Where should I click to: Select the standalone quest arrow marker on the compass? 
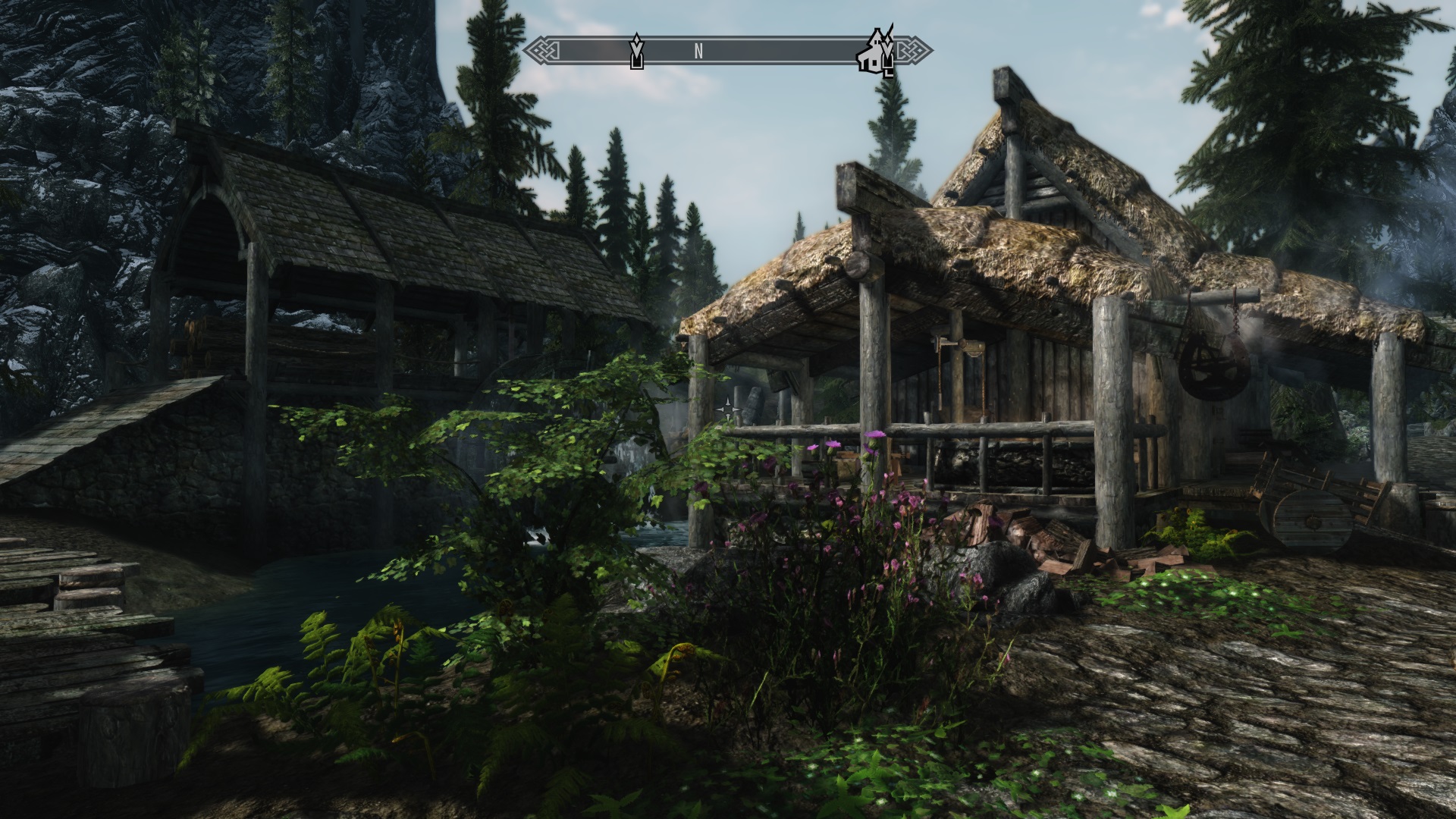637,52
